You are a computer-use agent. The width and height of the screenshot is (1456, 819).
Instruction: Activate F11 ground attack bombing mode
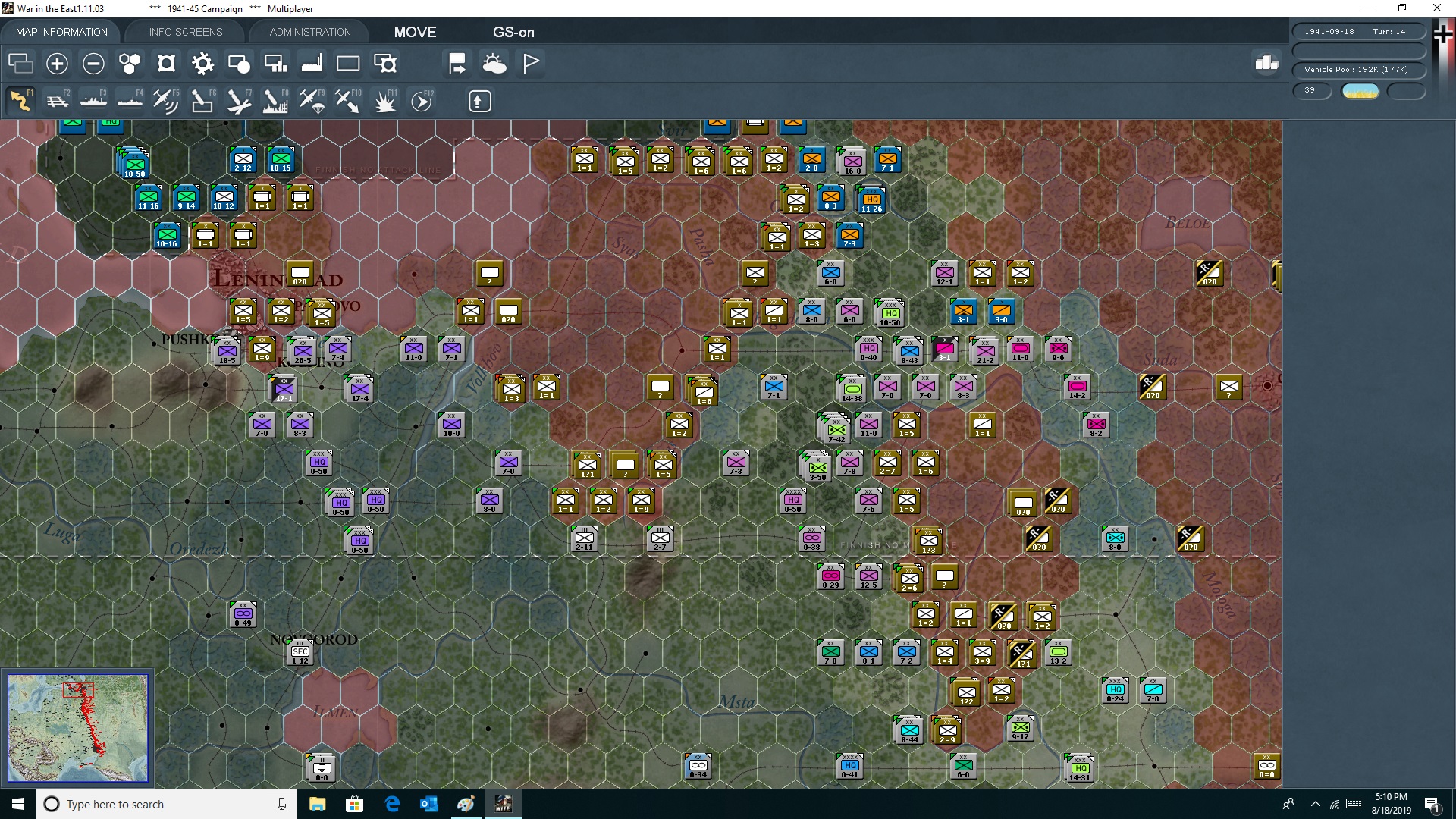tap(384, 101)
